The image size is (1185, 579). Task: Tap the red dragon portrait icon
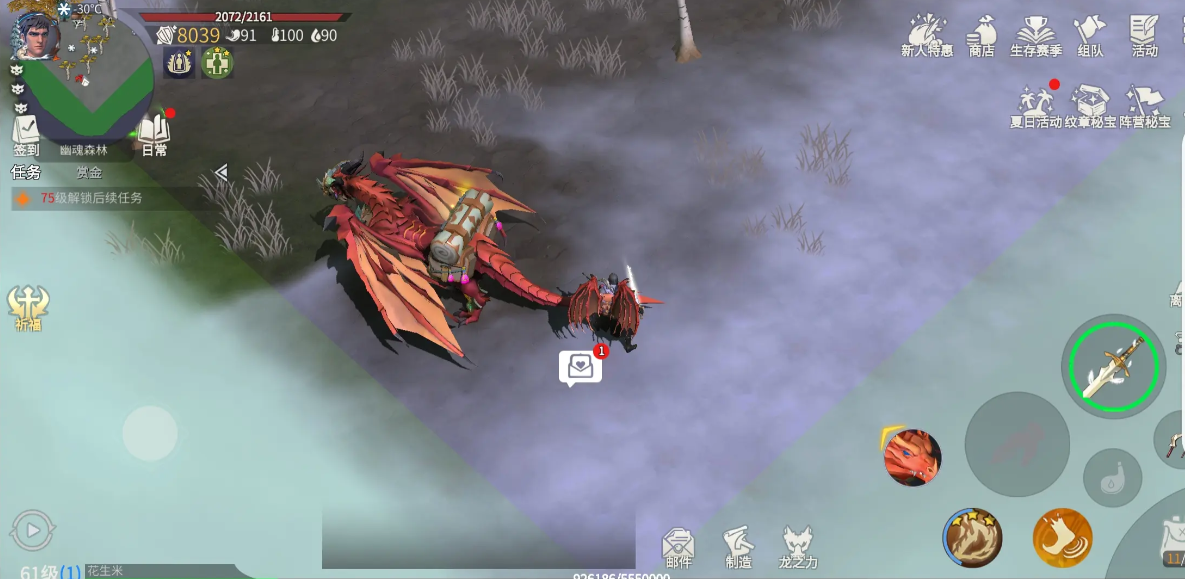(x=912, y=458)
